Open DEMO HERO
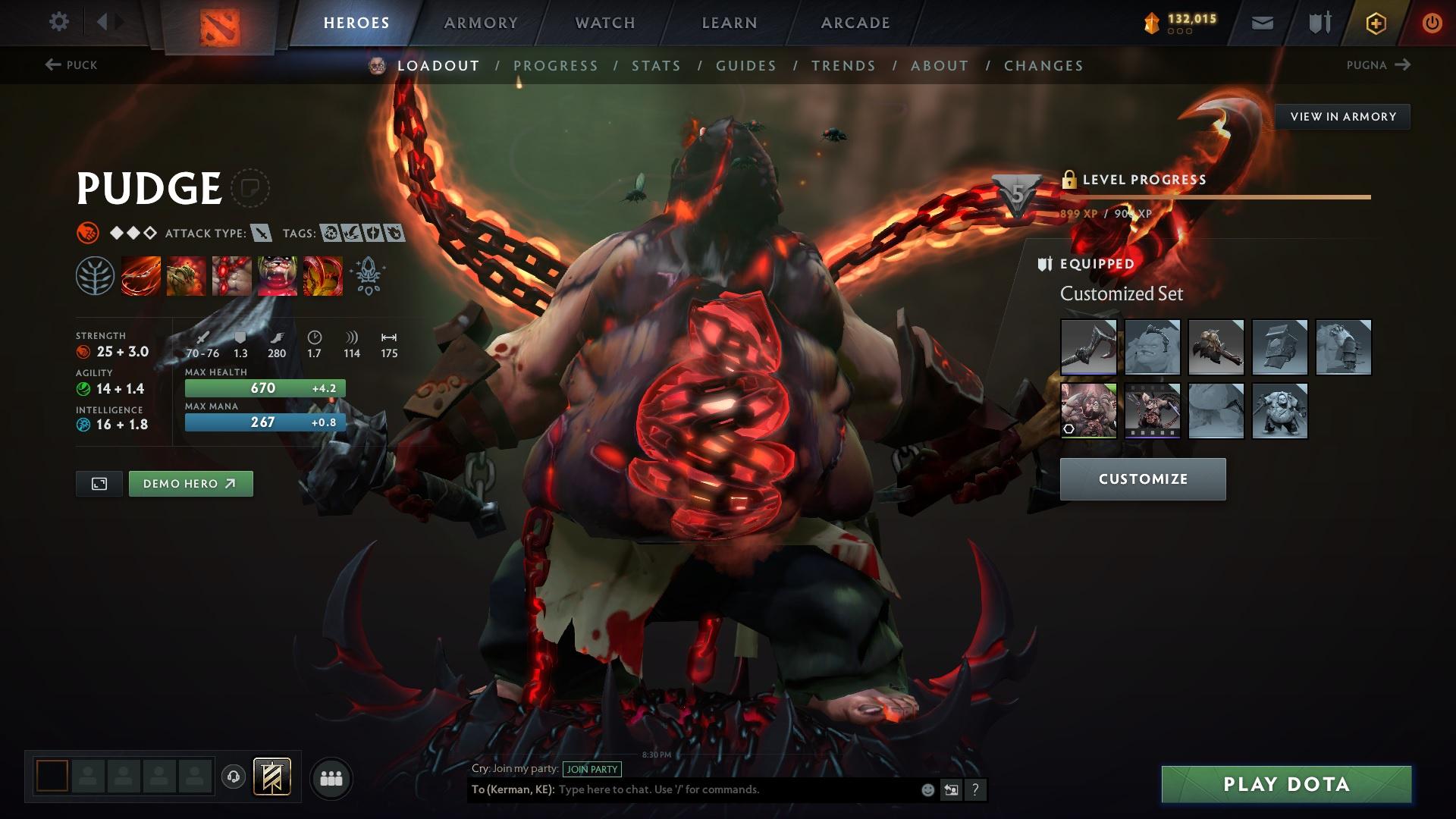The width and height of the screenshot is (1456, 819). coord(190,483)
